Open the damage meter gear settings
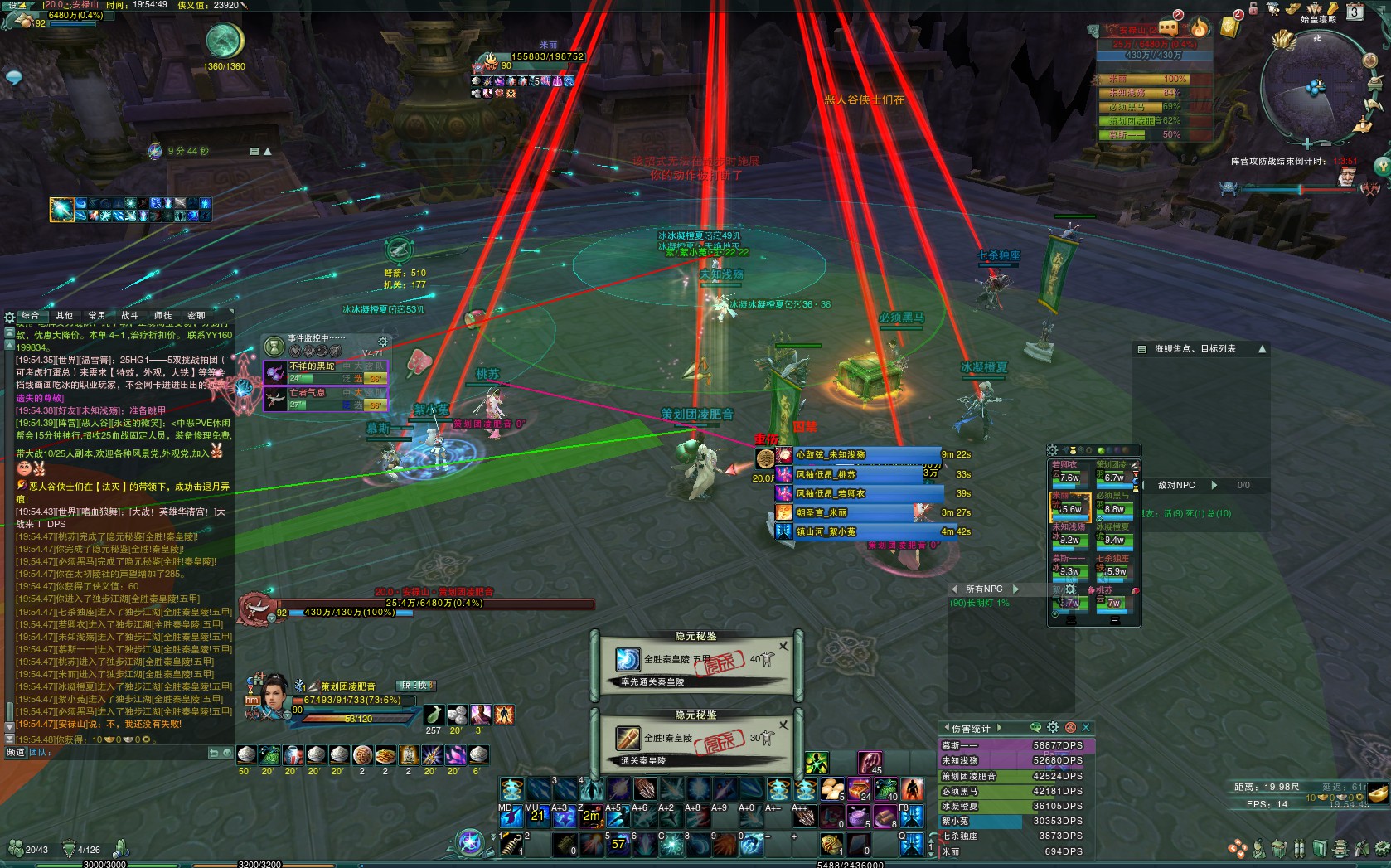Screen dimensions: 1391x868 point(1053,727)
